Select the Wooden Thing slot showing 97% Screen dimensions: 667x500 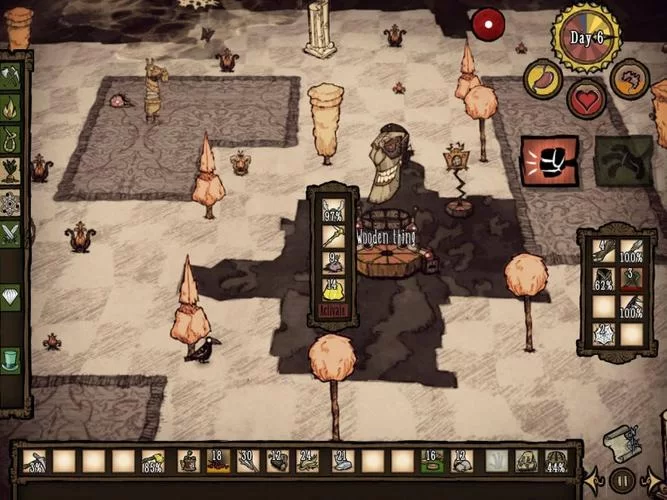333,211
